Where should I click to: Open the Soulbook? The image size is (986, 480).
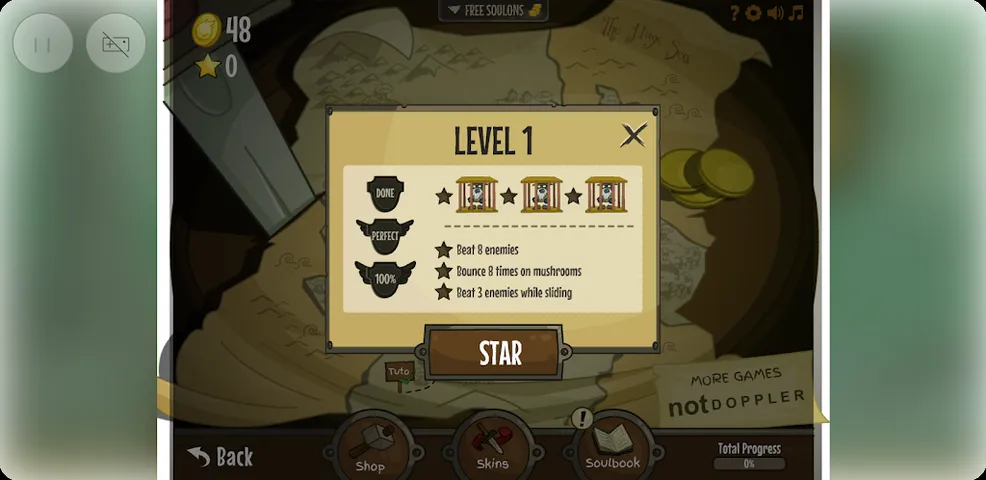613,447
